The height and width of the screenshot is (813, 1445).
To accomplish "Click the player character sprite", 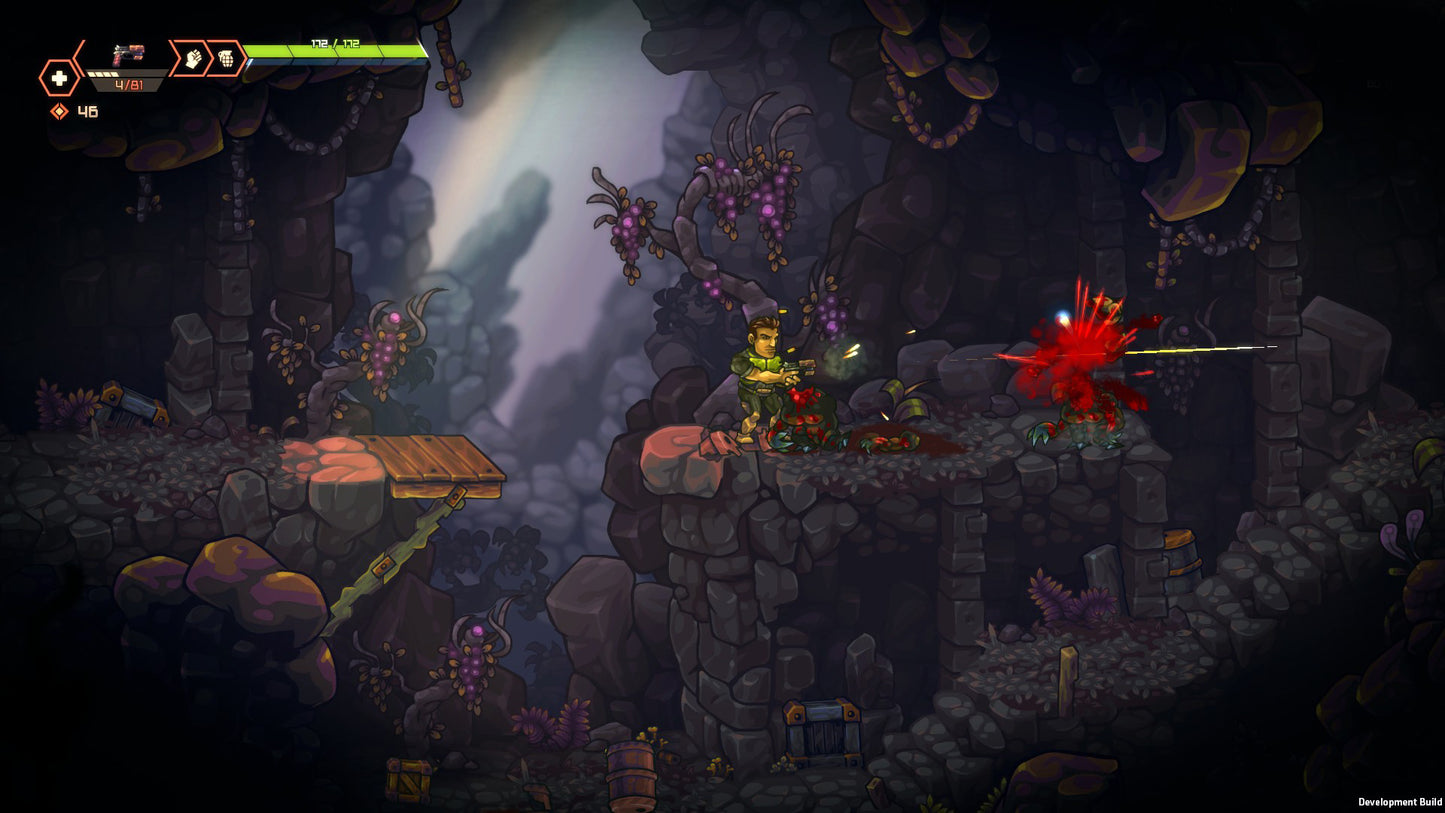I will [763, 380].
